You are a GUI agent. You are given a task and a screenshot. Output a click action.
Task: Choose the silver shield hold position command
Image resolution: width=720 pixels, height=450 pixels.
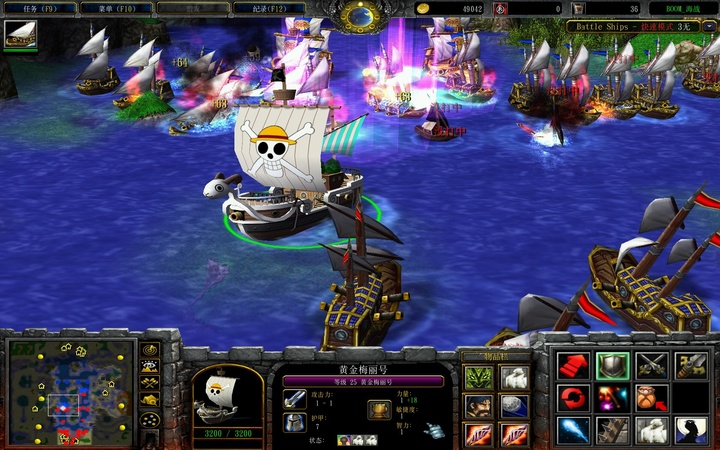pyautogui.click(x=612, y=366)
